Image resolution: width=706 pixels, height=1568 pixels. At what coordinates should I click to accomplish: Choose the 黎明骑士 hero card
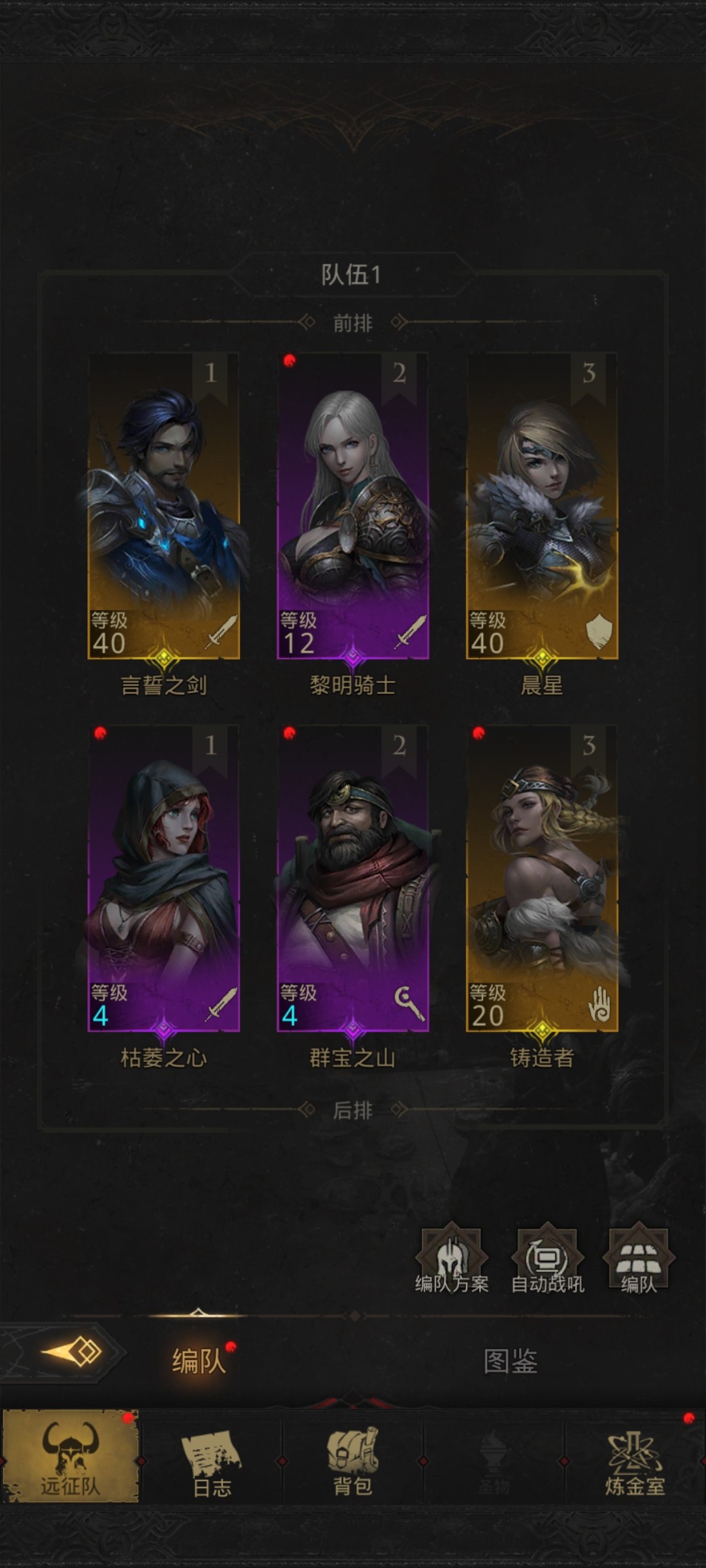click(x=353, y=506)
